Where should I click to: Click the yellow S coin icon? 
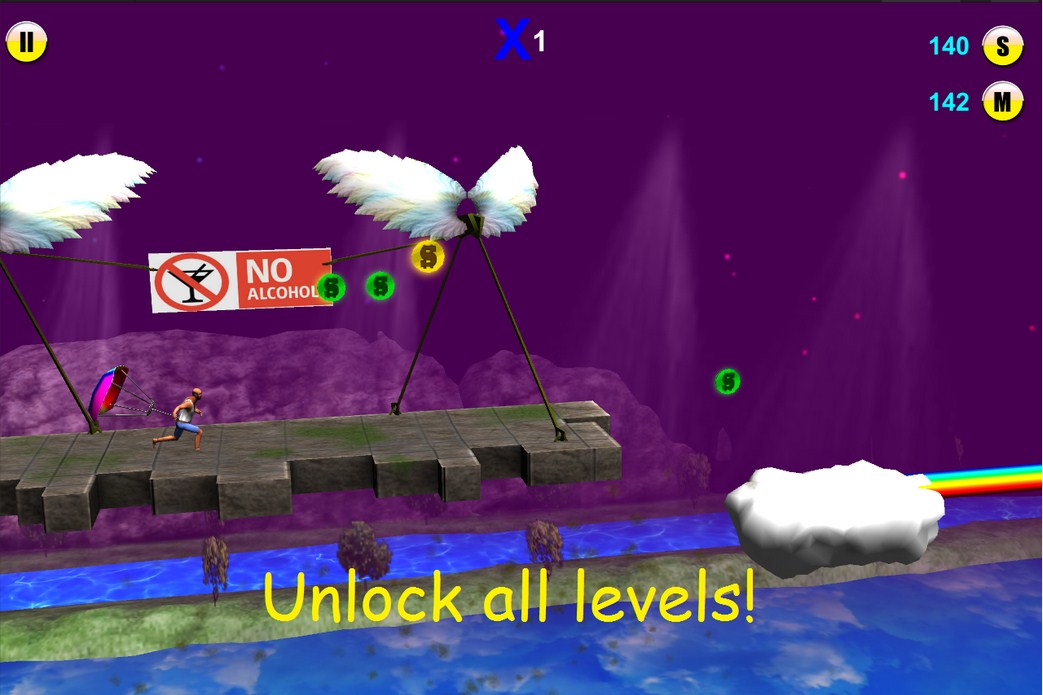[x=1002, y=45]
